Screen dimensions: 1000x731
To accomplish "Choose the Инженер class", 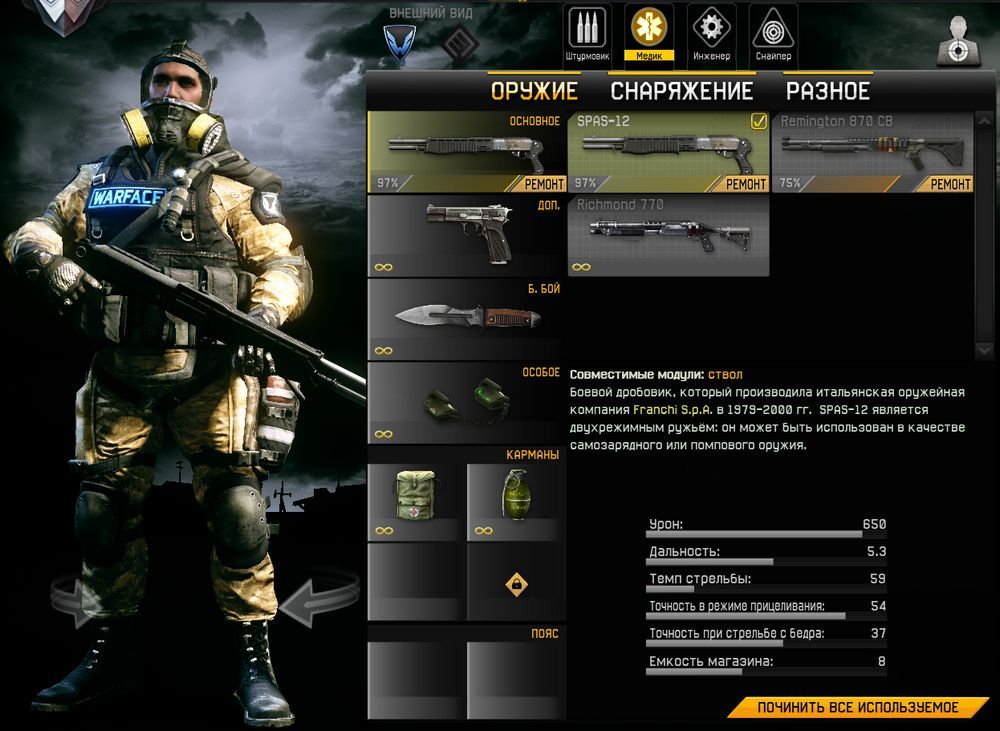I will pyautogui.click(x=711, y=32).
